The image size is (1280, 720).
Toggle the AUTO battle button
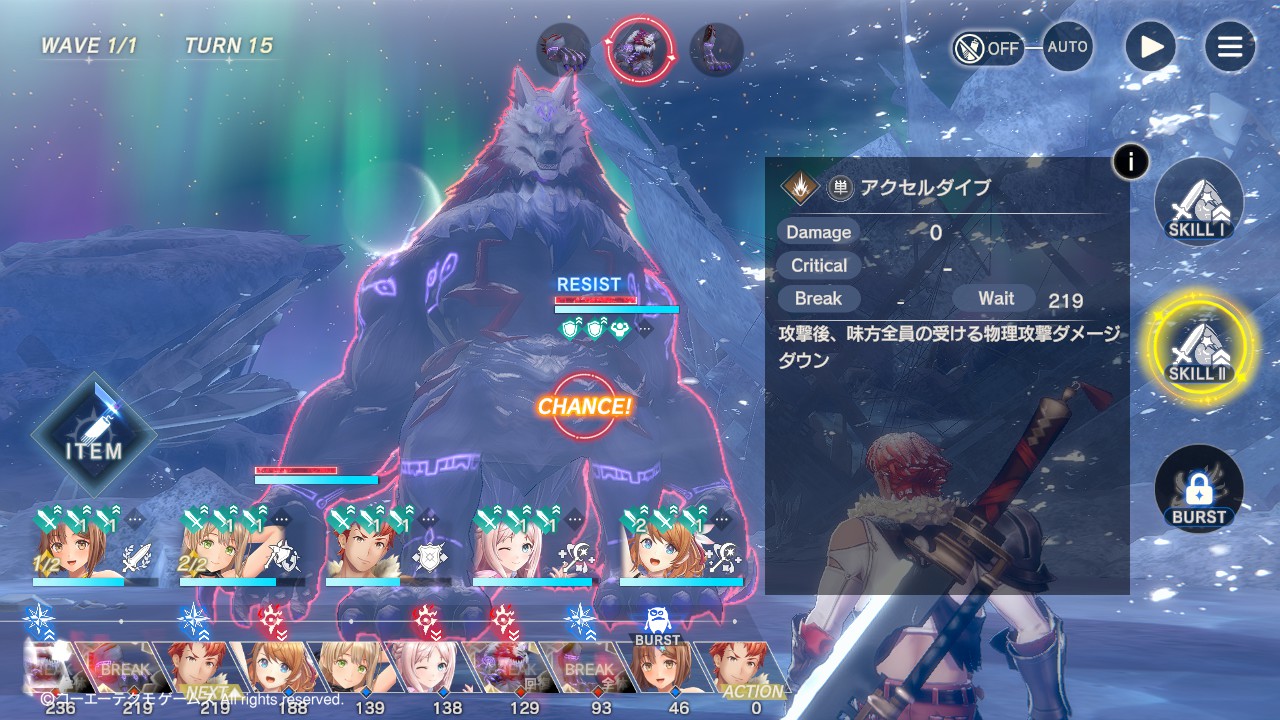(x=1067, y=47)
